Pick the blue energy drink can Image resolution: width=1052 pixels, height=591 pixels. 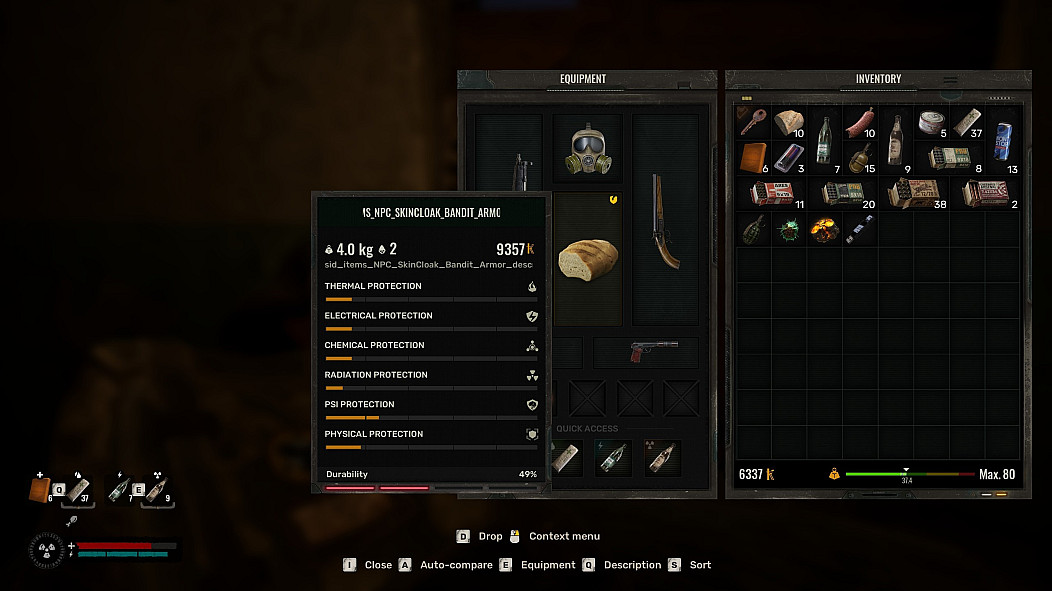(x=1002, y=140)
